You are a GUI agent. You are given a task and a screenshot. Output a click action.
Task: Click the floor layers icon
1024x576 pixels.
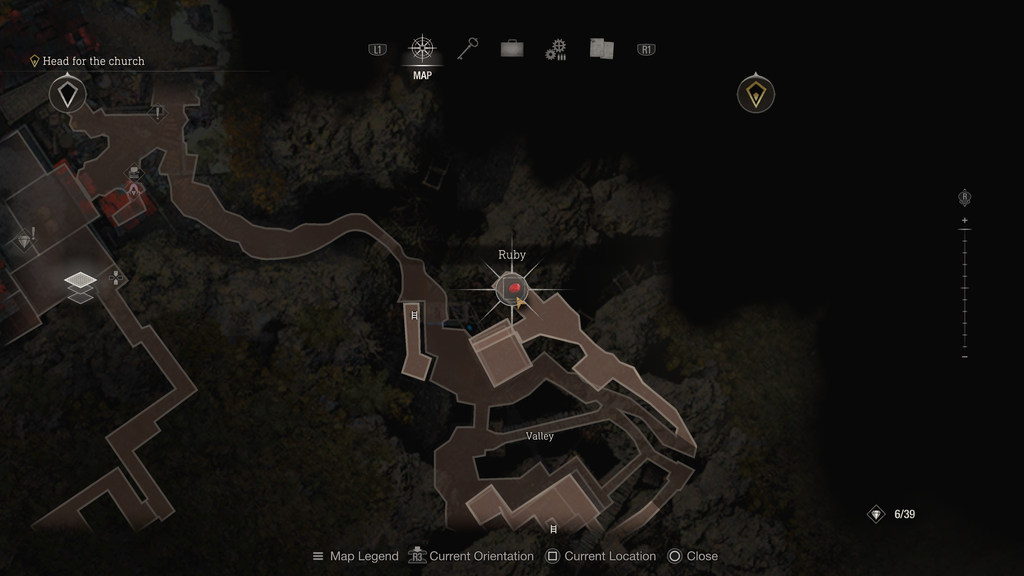click(x=80, y=286)
